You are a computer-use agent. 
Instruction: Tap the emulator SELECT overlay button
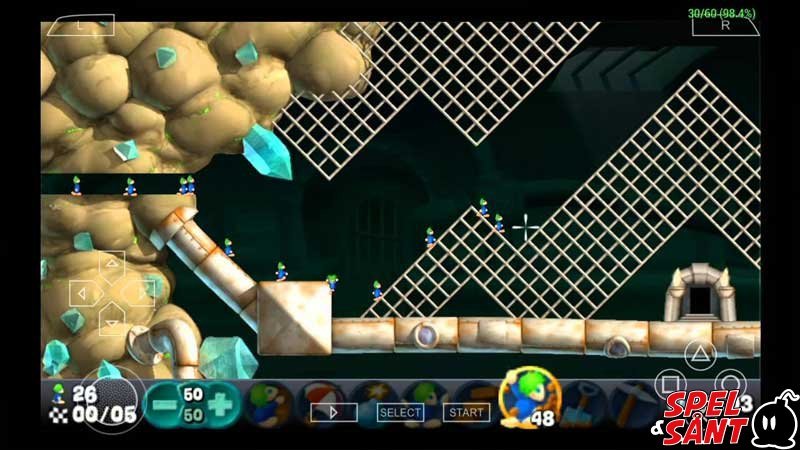click(400, 411)
